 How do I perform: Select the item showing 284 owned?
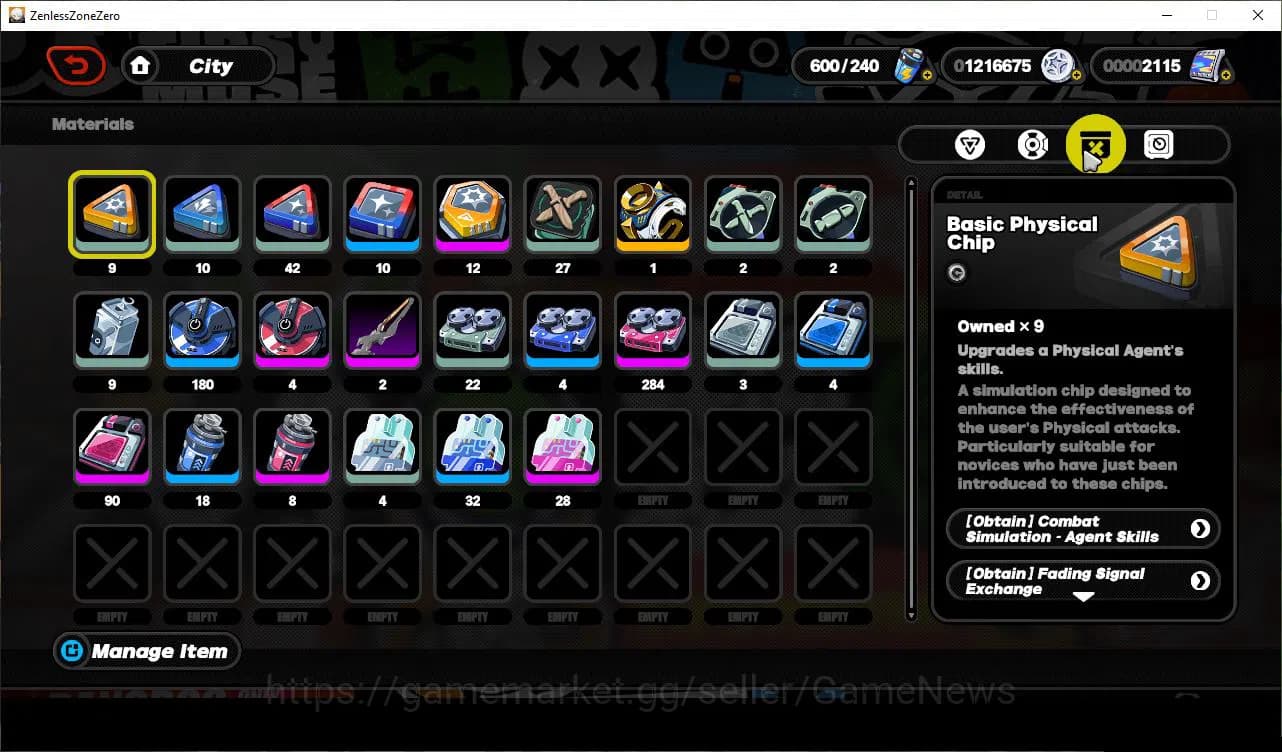pos(652,330)
